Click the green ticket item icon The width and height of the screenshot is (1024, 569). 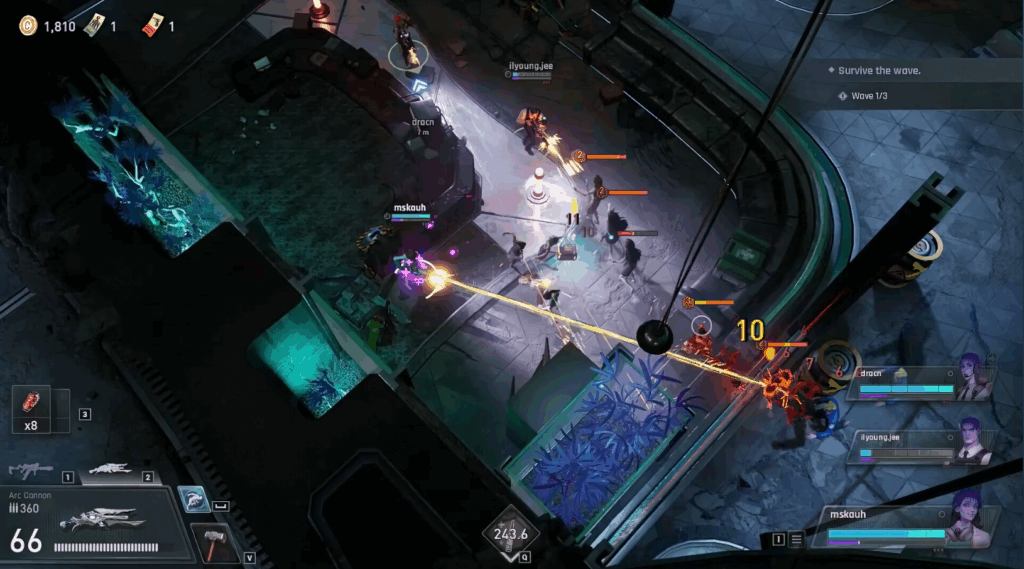coord(93,26)
